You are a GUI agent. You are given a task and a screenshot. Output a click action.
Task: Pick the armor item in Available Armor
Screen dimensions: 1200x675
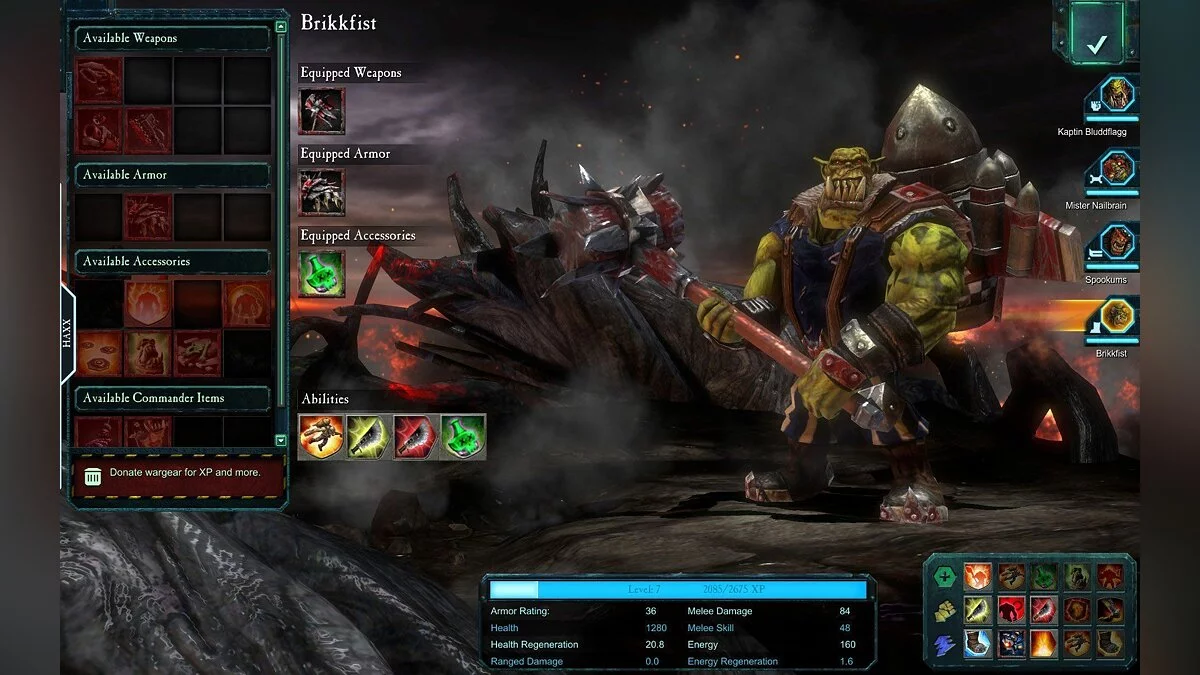[148, 217]
